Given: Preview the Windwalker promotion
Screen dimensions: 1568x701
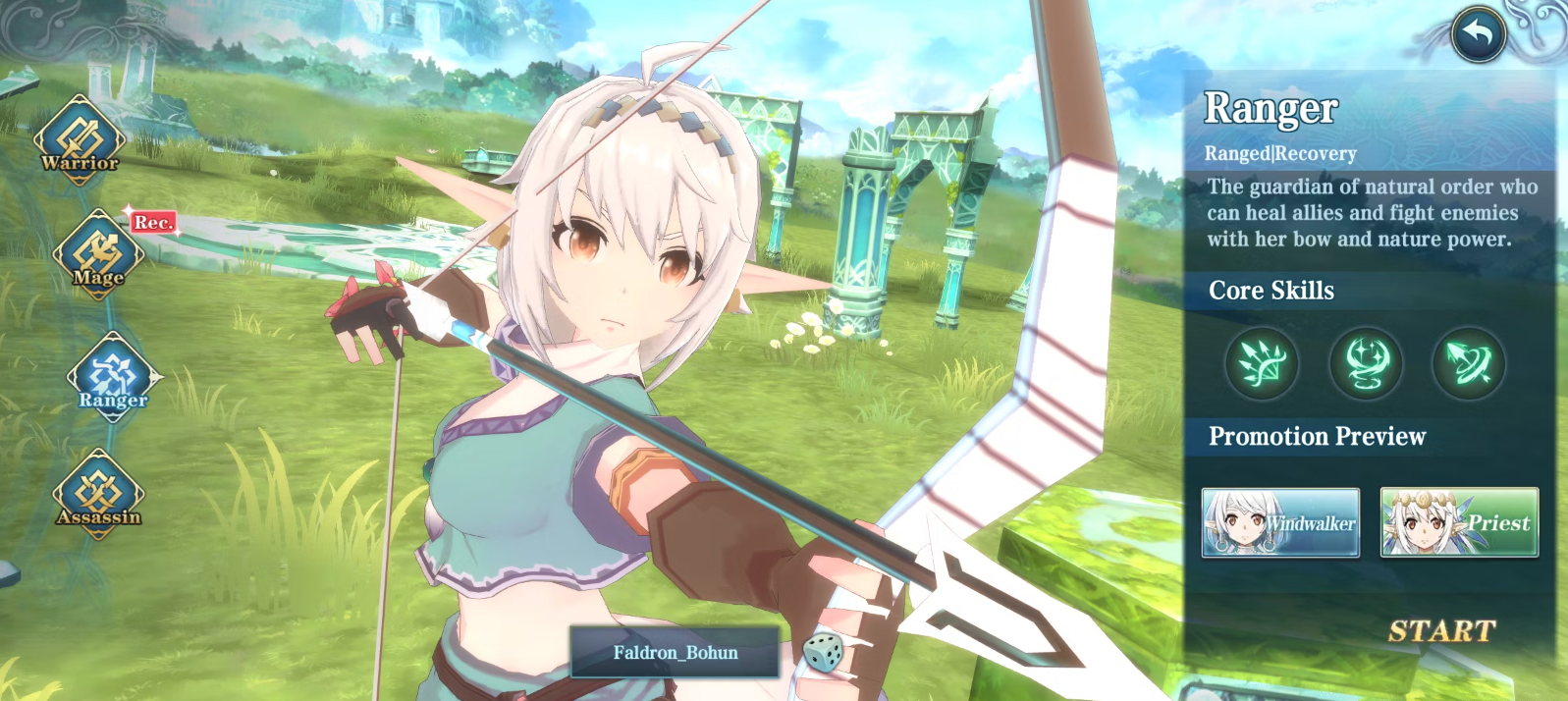Looking at the screenshot, I should [1280, 522].
